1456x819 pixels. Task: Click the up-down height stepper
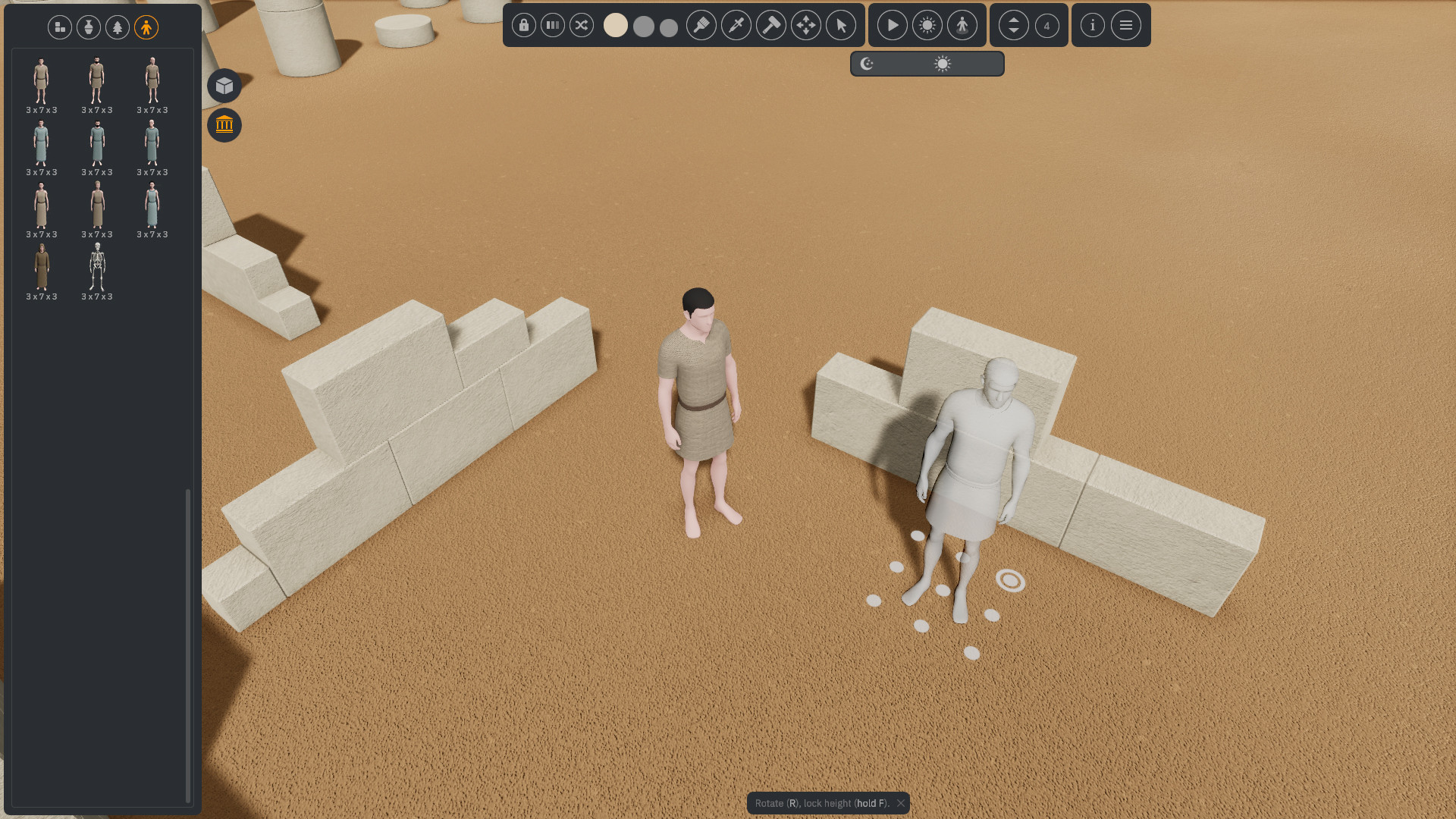point(1013,25)
